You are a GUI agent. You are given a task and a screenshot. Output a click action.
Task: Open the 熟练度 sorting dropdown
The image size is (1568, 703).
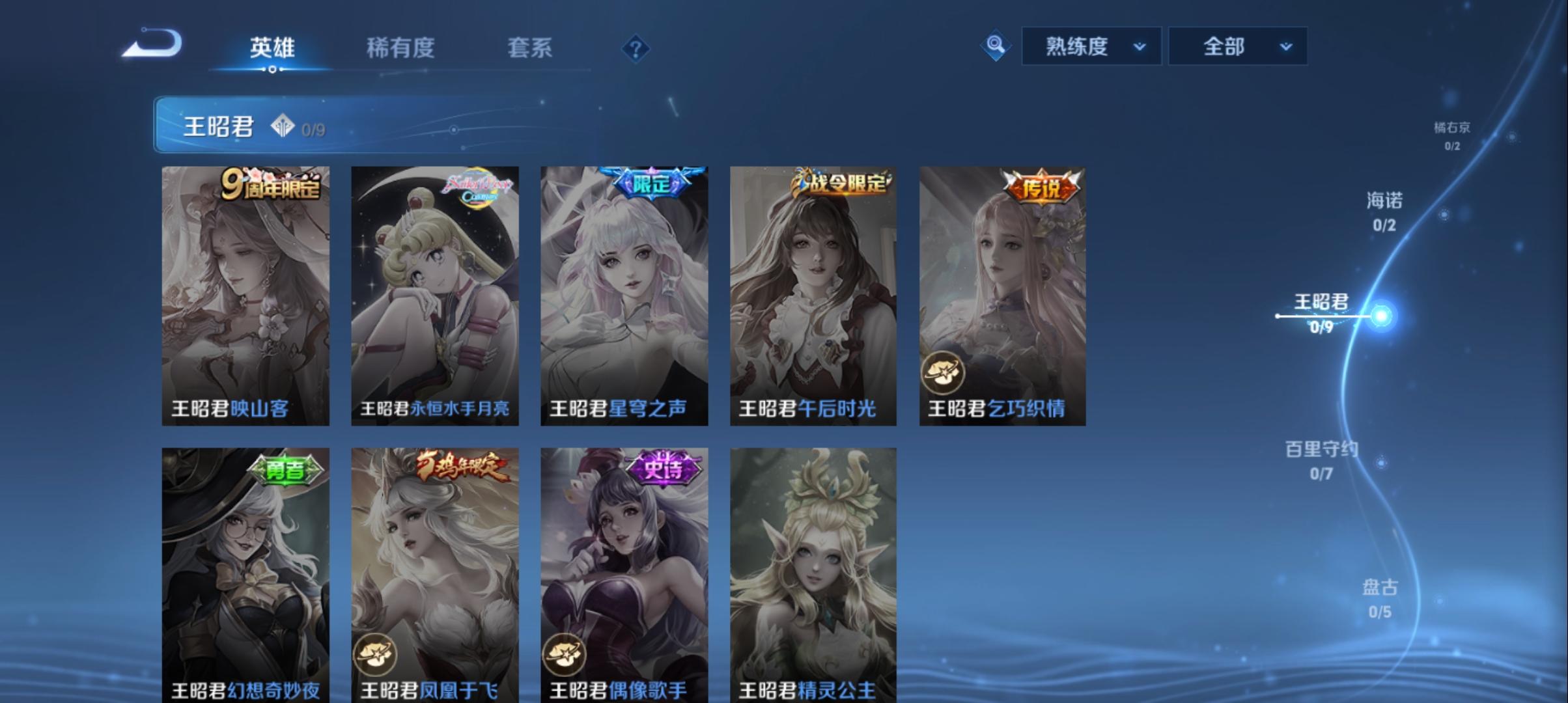pyautogui.click(x=1091, y=46)
